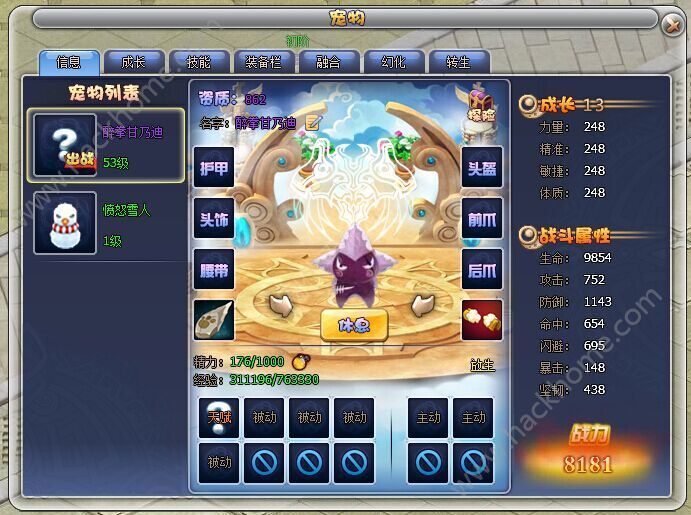Screen dimensions: 691x515
Task: Select the 天赋 talent skill slot
Action: [x=218, y=418]
